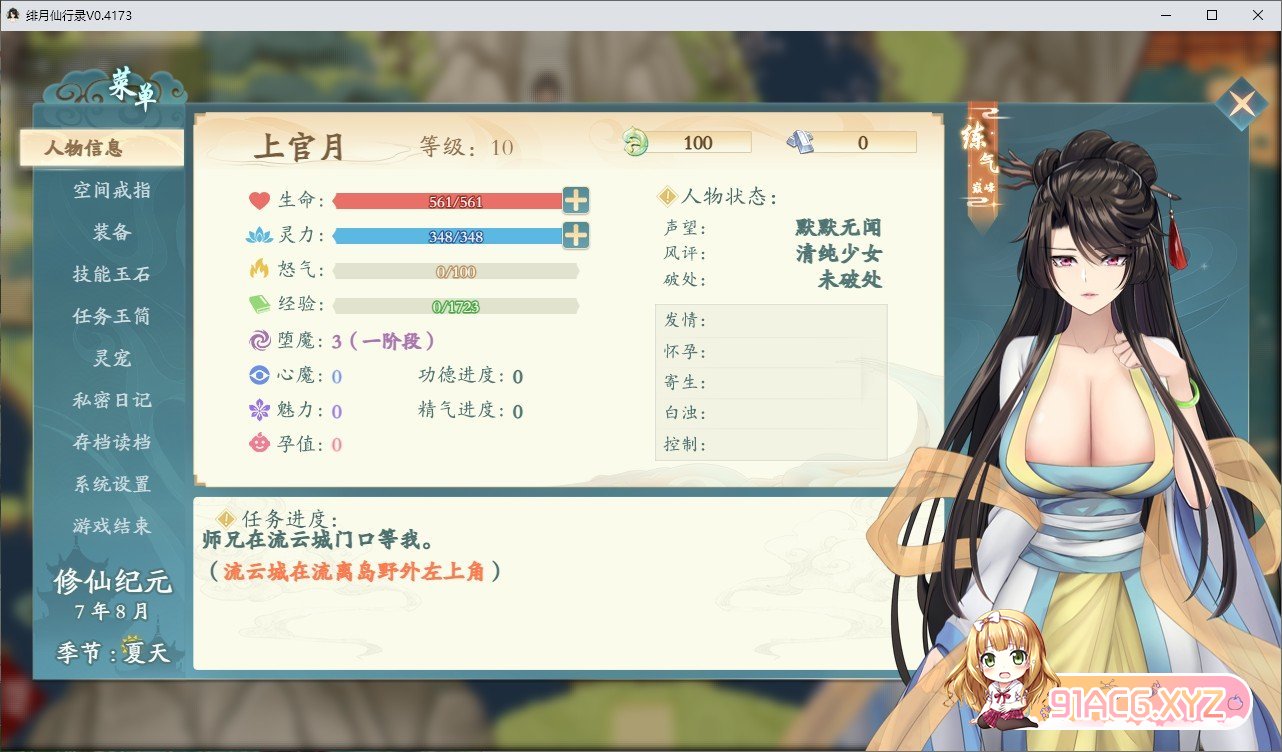Select 存档读档 in the sidebar
This screenshot has width=1282, height=752.
(110, 442)
